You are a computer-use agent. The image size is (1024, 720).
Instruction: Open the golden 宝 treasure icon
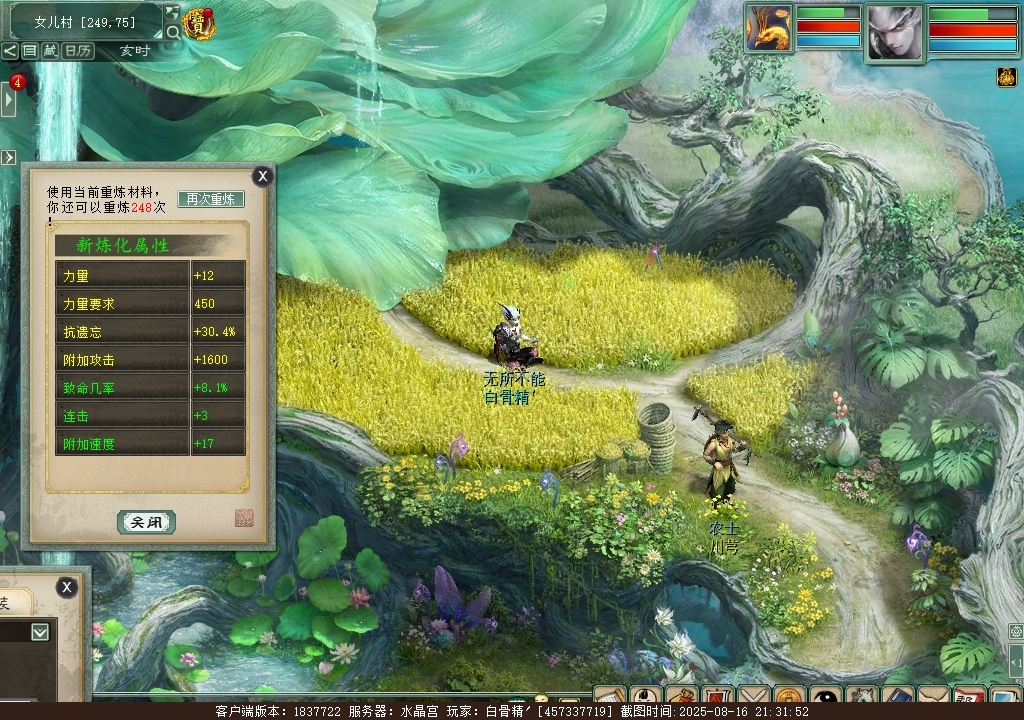click(x=200, y=25)
